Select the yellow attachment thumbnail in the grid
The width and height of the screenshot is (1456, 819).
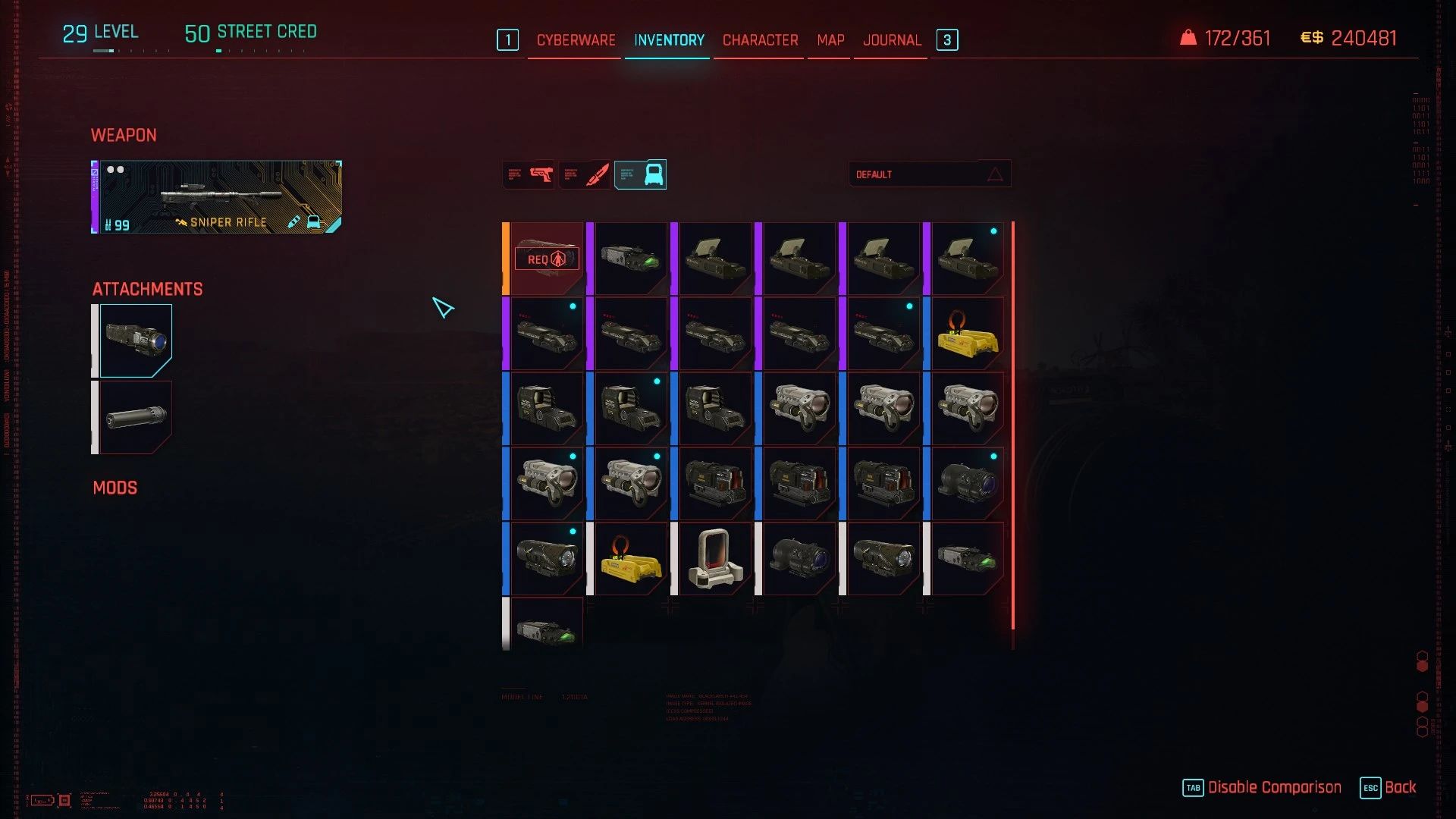pos(968,332)
